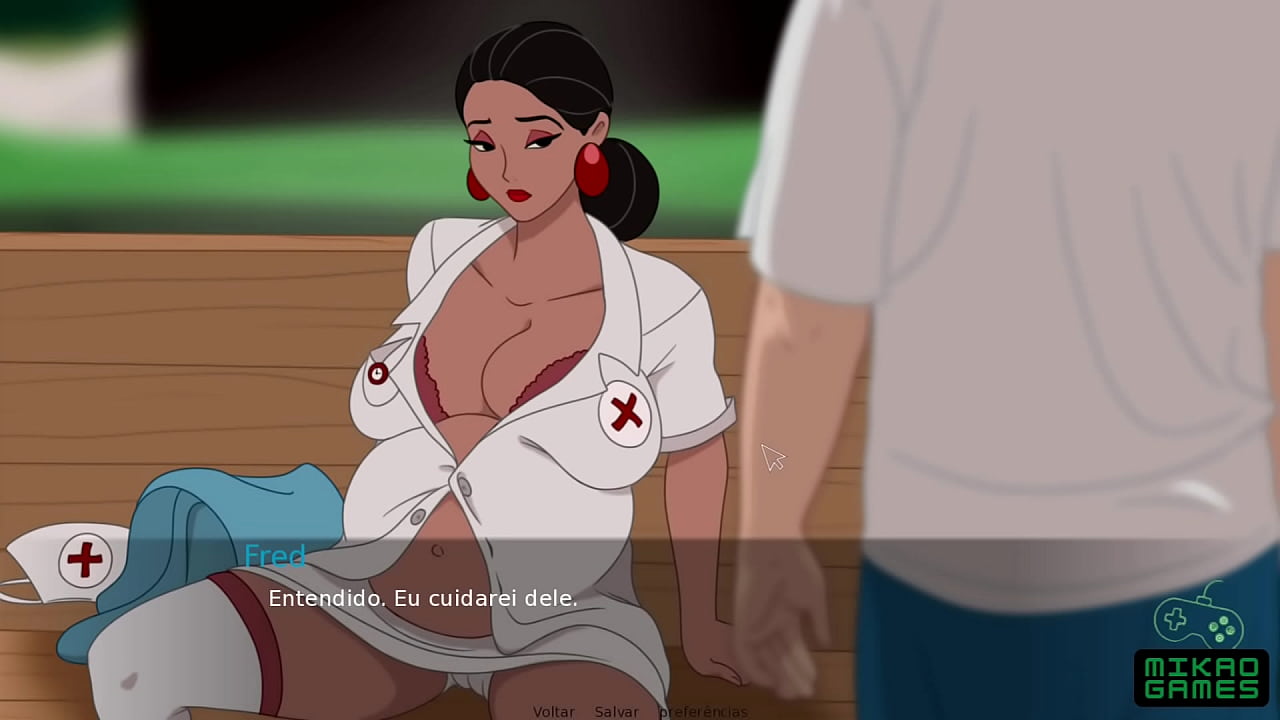
Task: Click the red cross badge on the sleeve
Action: [x=624, y=410]
